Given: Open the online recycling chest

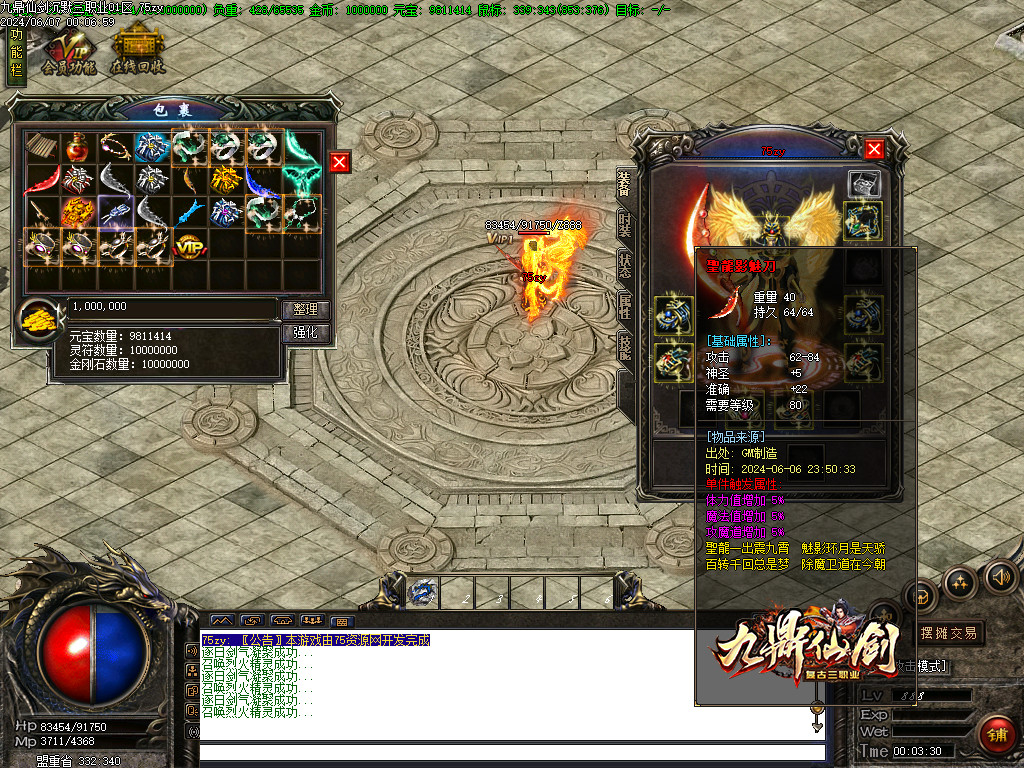Looking at the screenshot, I should [x=138, y=52].
